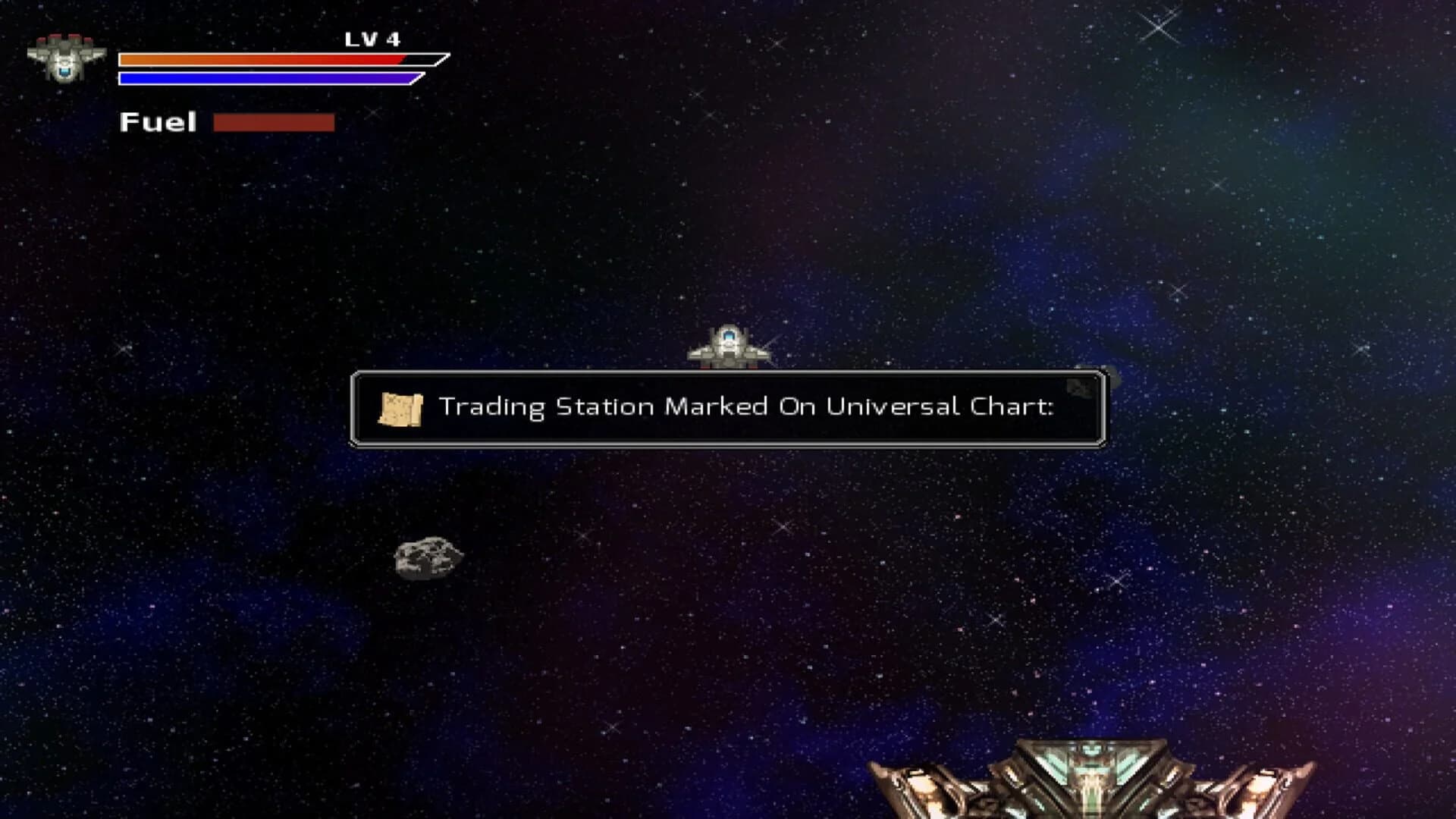Expand the Fuel readout section
This screenshot has height=819, width=1456.
pos(227,121)
